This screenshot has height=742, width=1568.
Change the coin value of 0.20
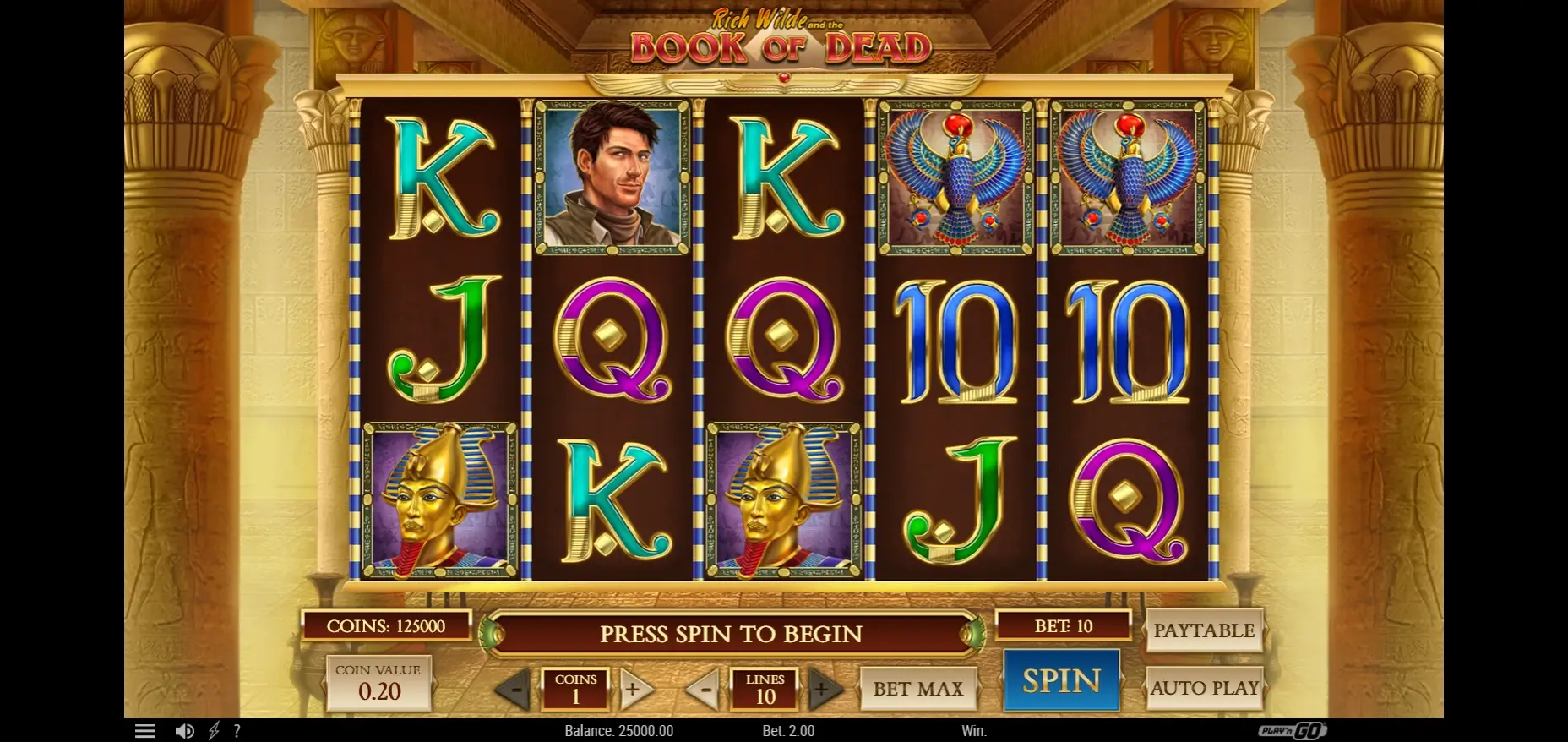point(378,683)
